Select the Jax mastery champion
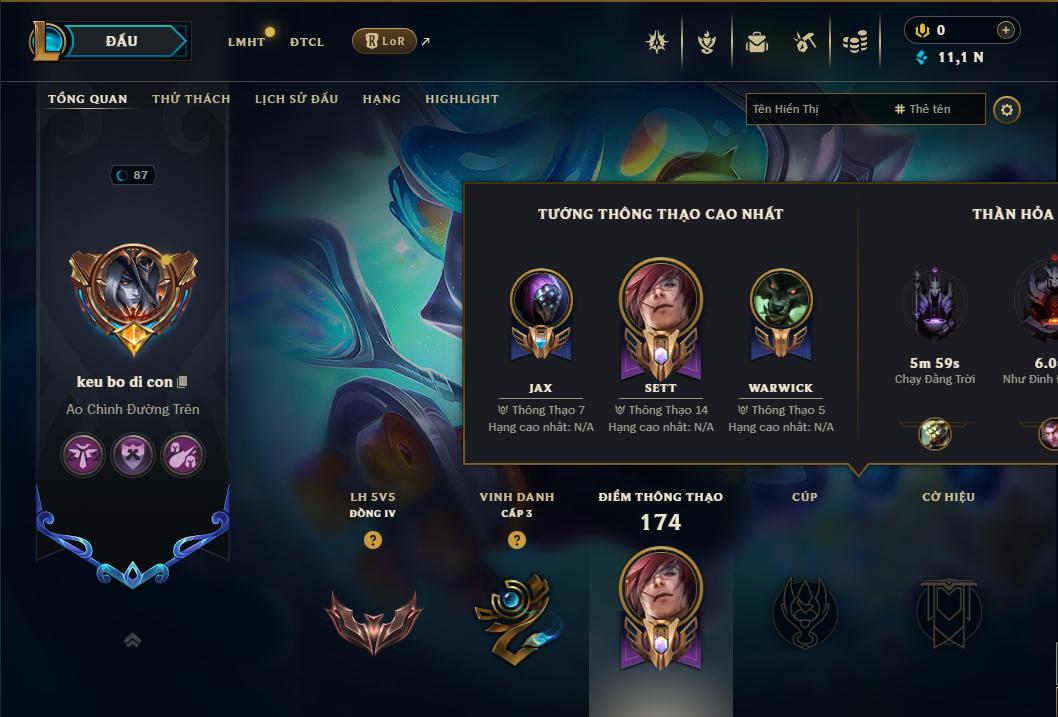 click(x=541, y=312)
